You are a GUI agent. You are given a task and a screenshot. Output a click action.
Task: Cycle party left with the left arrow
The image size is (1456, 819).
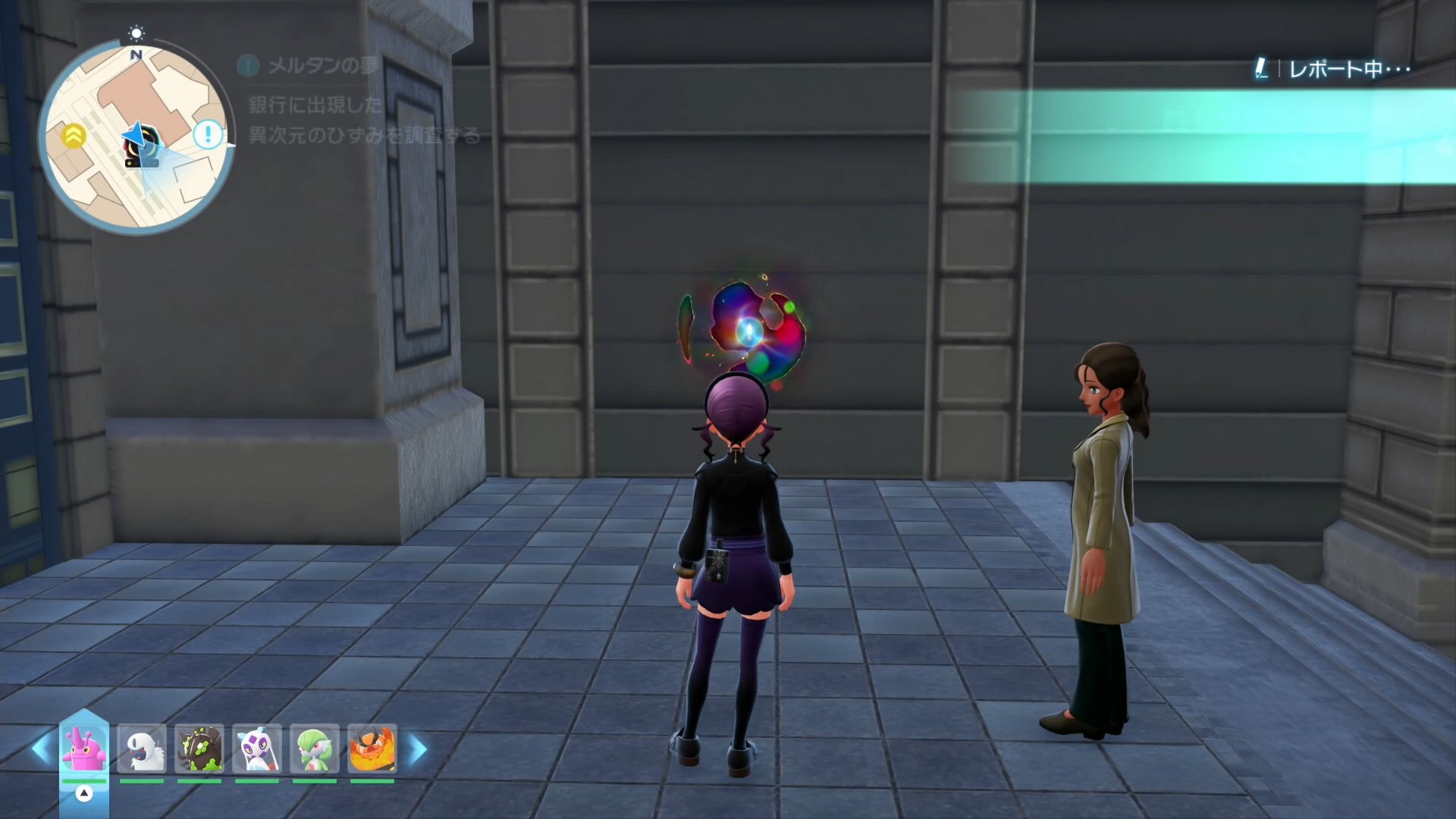(x=41, y=749)
